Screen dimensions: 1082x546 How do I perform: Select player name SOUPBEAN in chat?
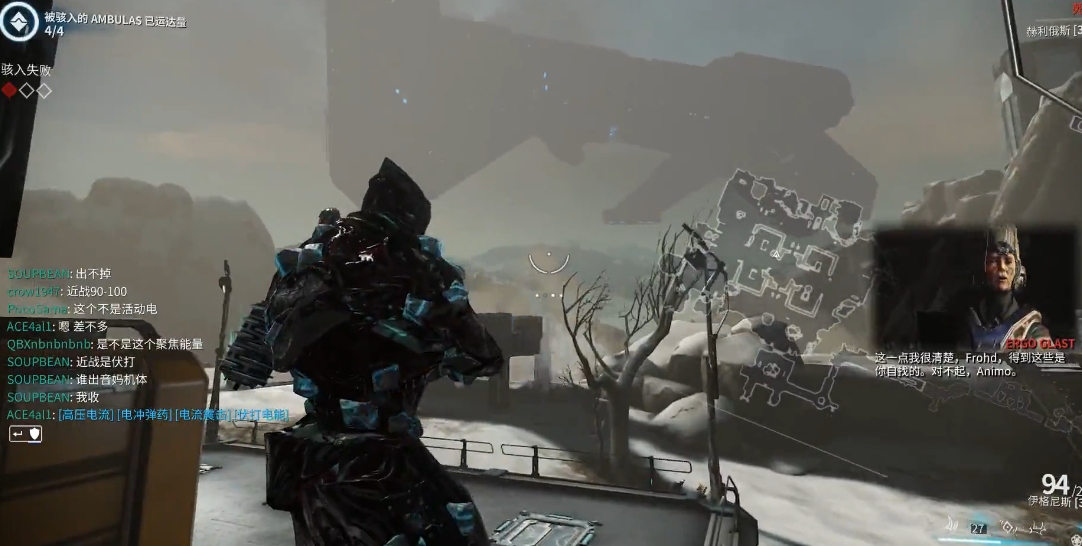click(x=37, y=272)
